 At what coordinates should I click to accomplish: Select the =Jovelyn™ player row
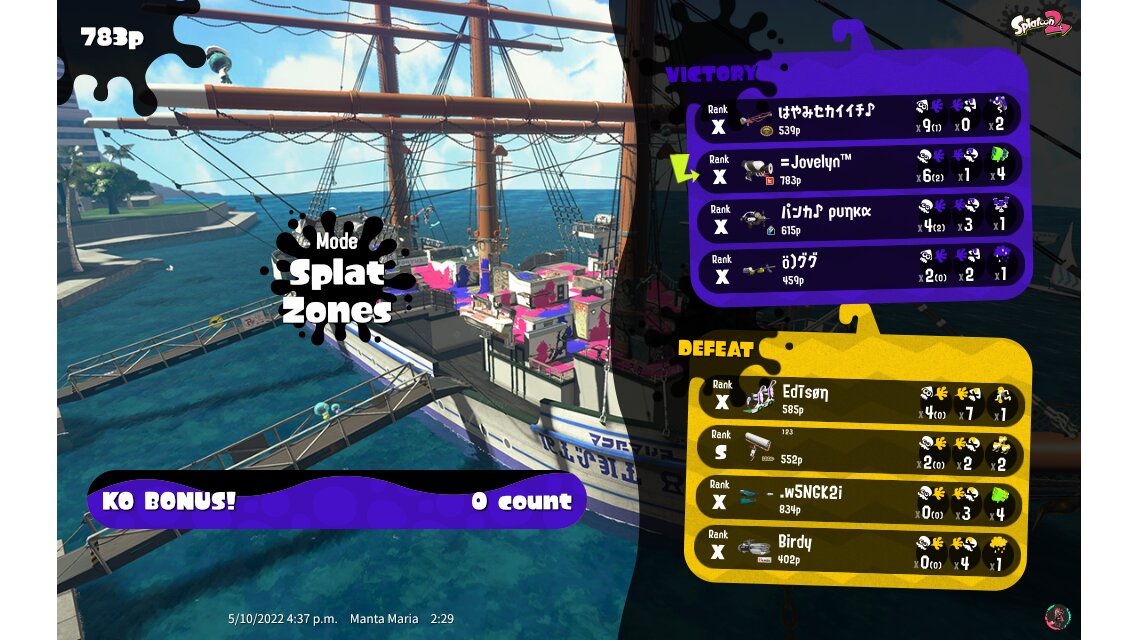pos(859,168)
